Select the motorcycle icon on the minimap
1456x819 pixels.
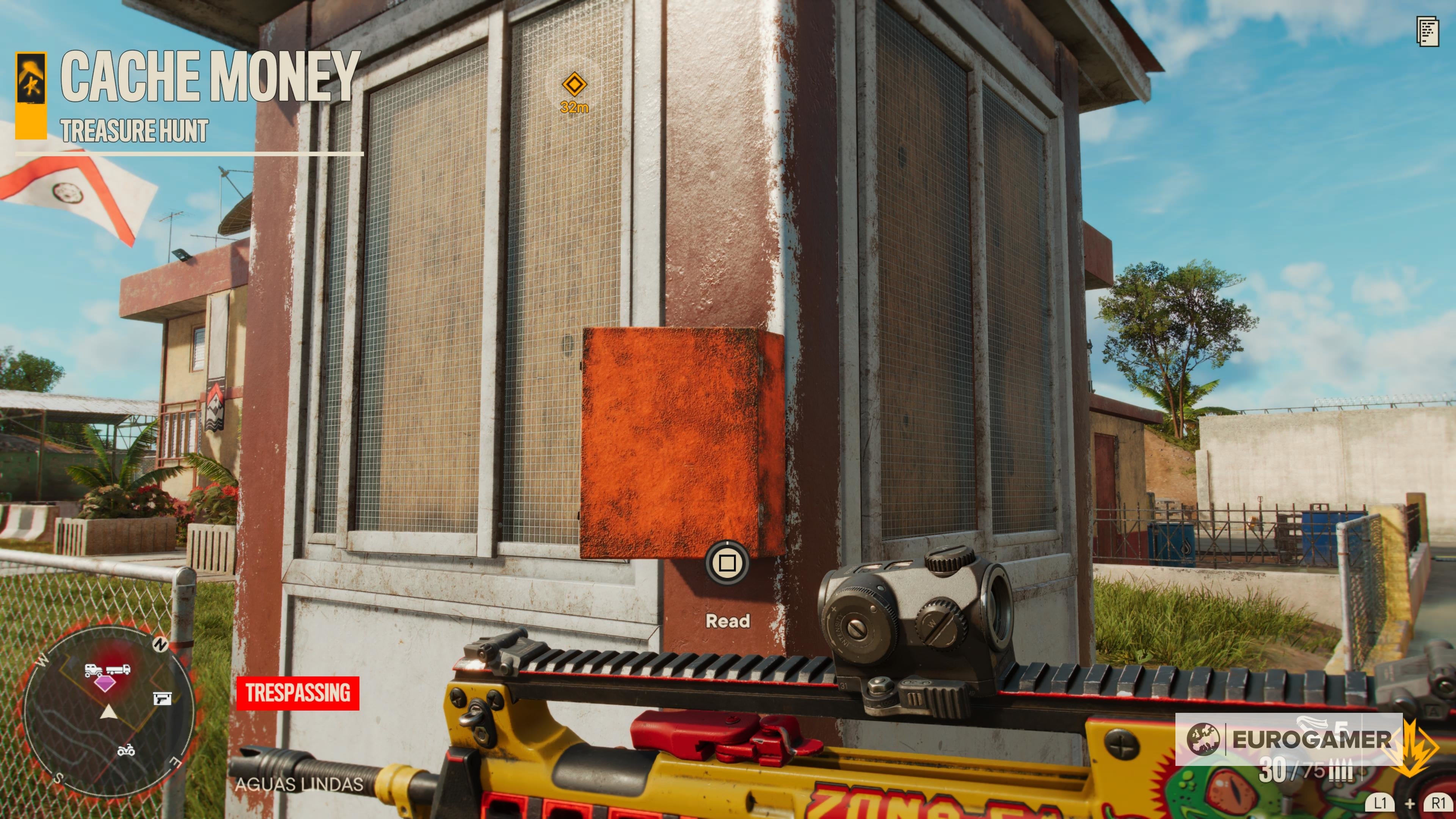coord(126,751)
